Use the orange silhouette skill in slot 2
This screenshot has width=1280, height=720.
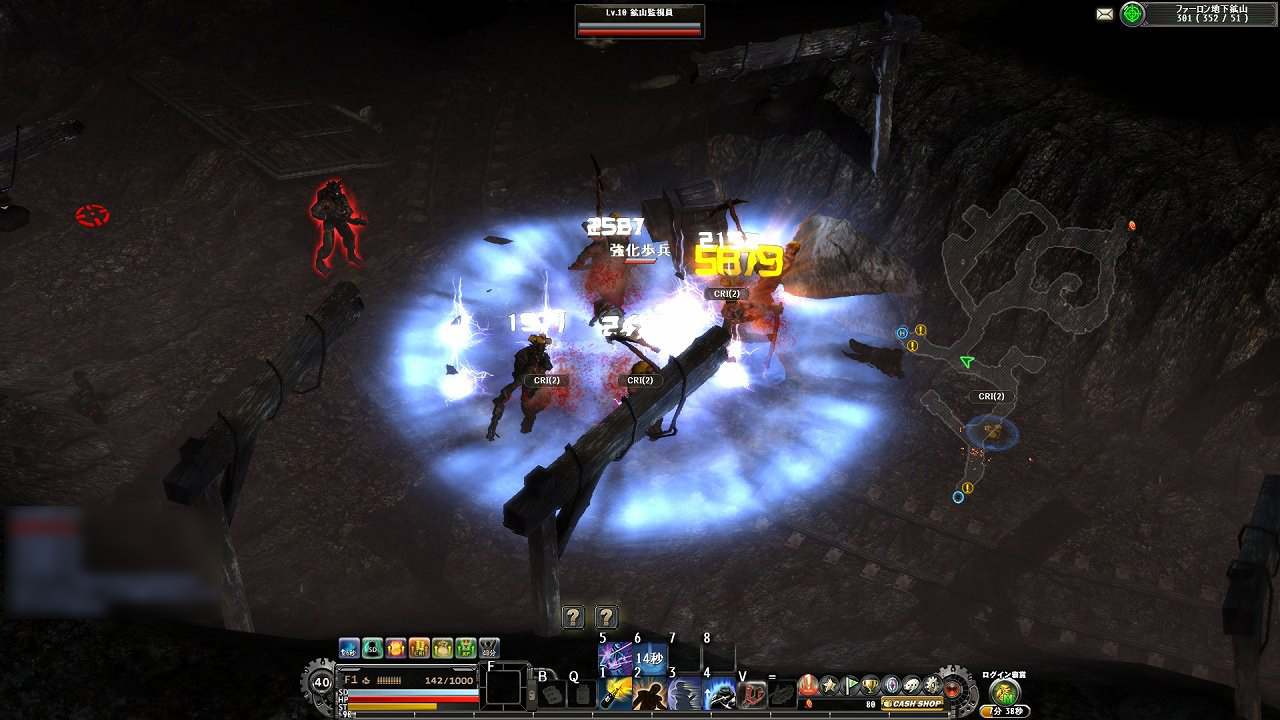pyautogui.click(x=650, y=693)
